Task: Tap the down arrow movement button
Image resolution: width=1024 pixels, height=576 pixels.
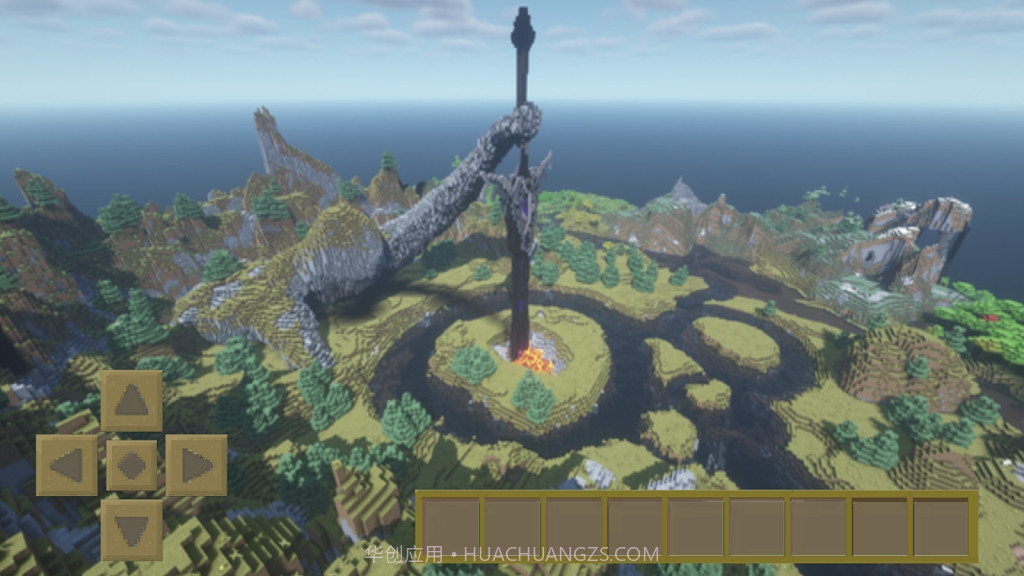Action: pyautogui.click(x=131, y=529)
